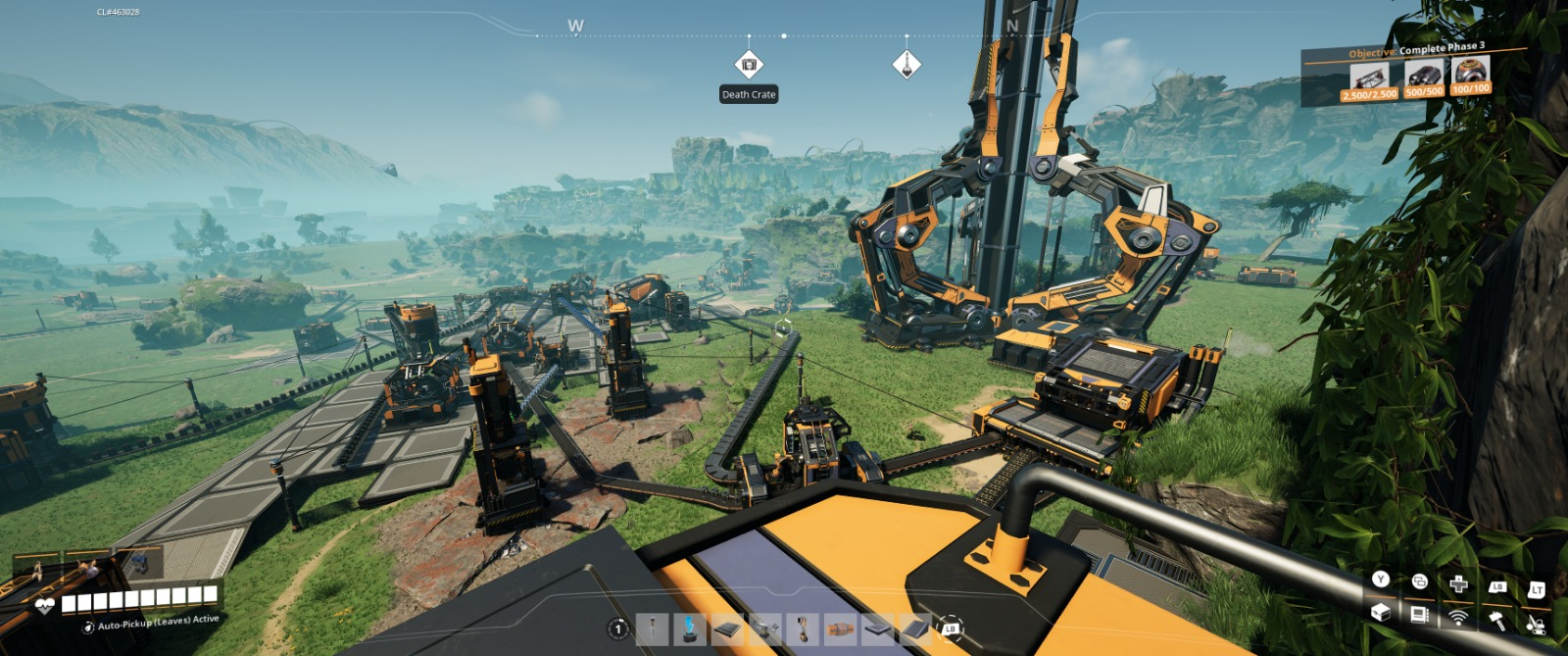
Task: Select the versatile framework objective icon
Action: click(1370, 77)
